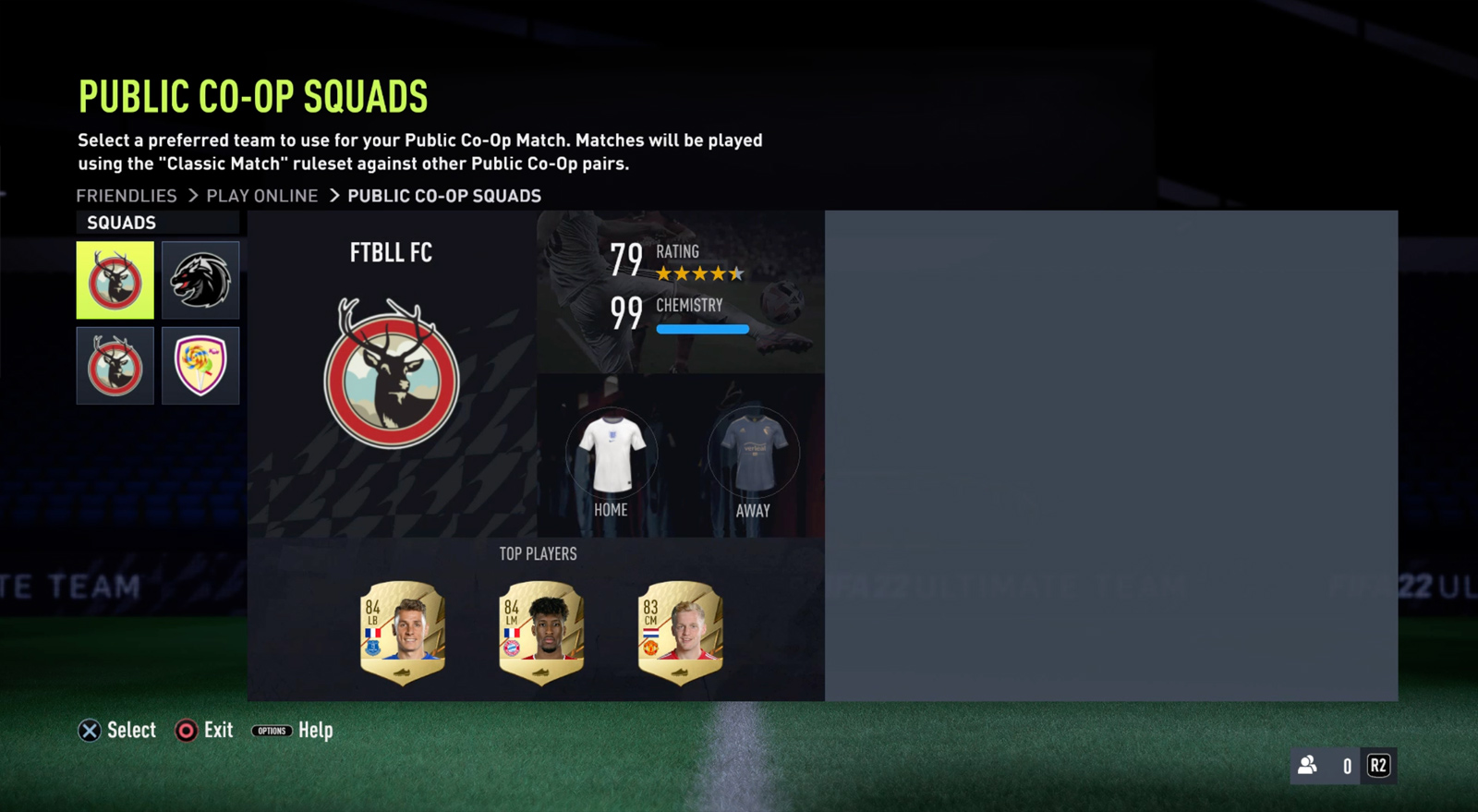Screen dimensions: 1478x812
Task: Toggle the AWAY kit selection
Action: 755,453
